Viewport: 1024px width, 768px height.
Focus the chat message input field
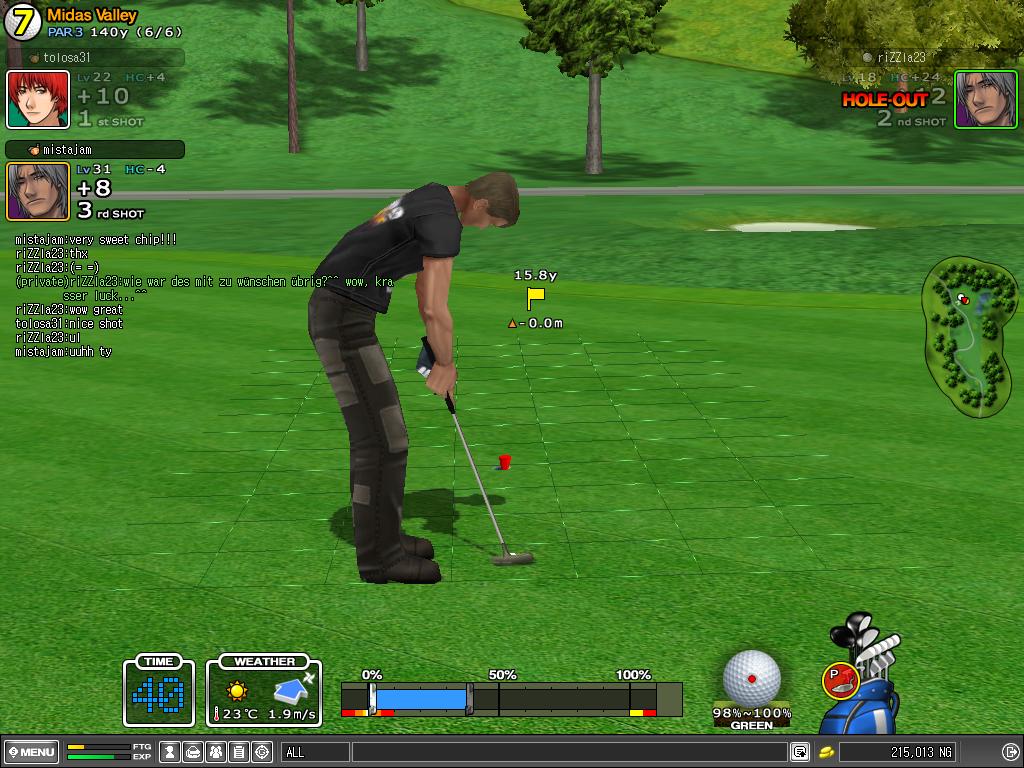[x=568, y=752]
